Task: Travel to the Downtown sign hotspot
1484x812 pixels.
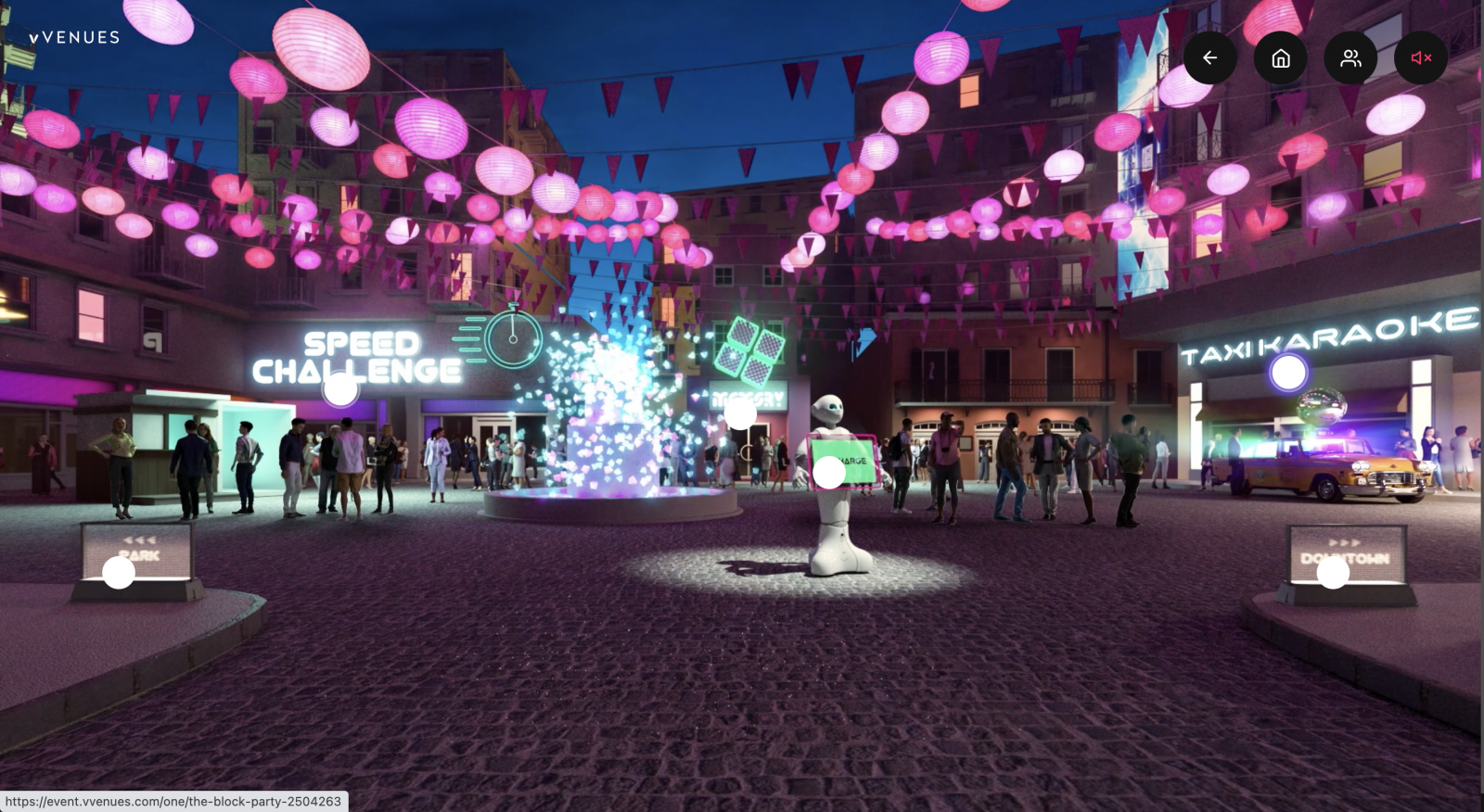Action: 1333,572
